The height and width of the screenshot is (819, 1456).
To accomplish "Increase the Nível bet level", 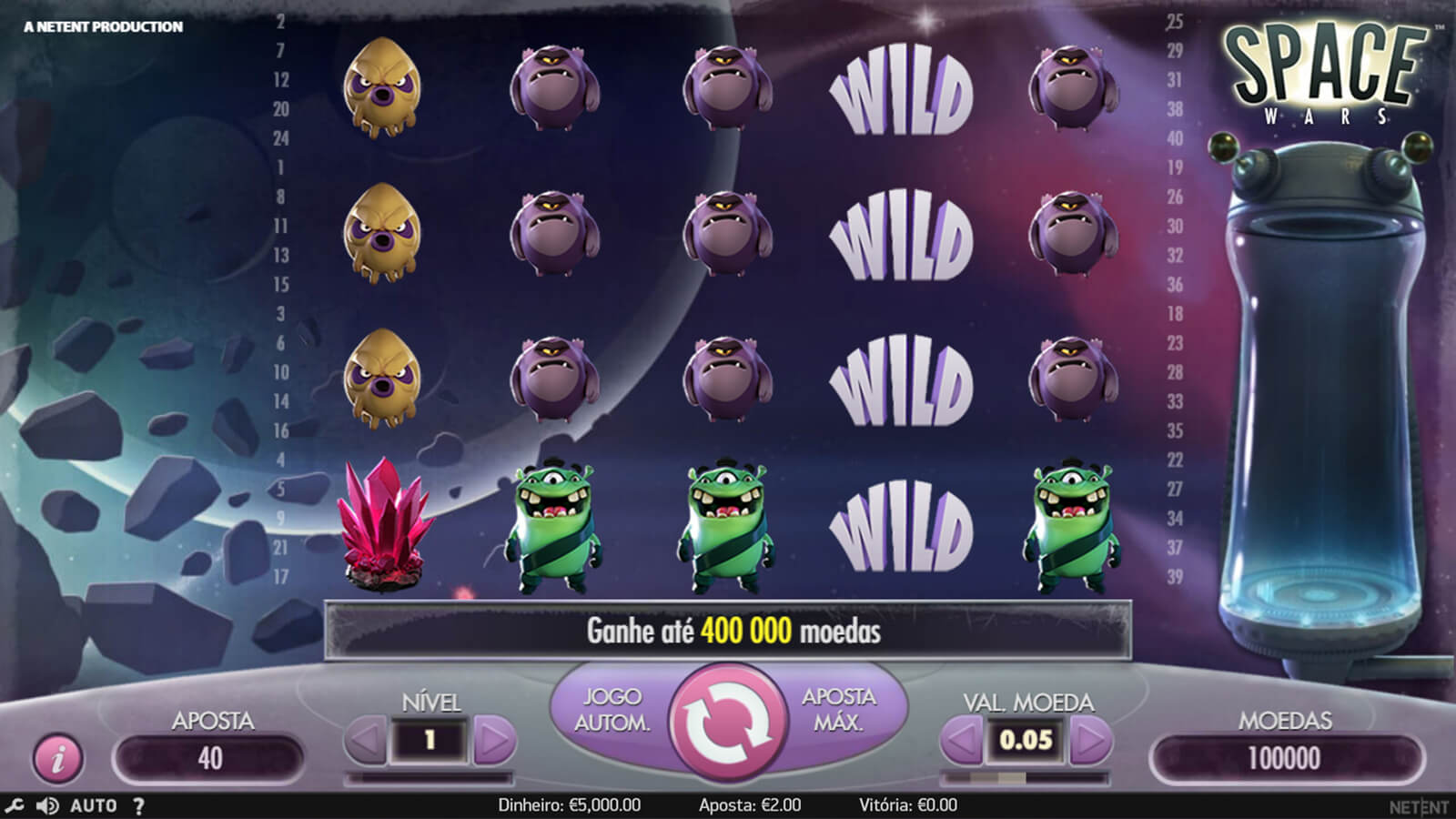I will pyautogui.click(x=494, y=741).
